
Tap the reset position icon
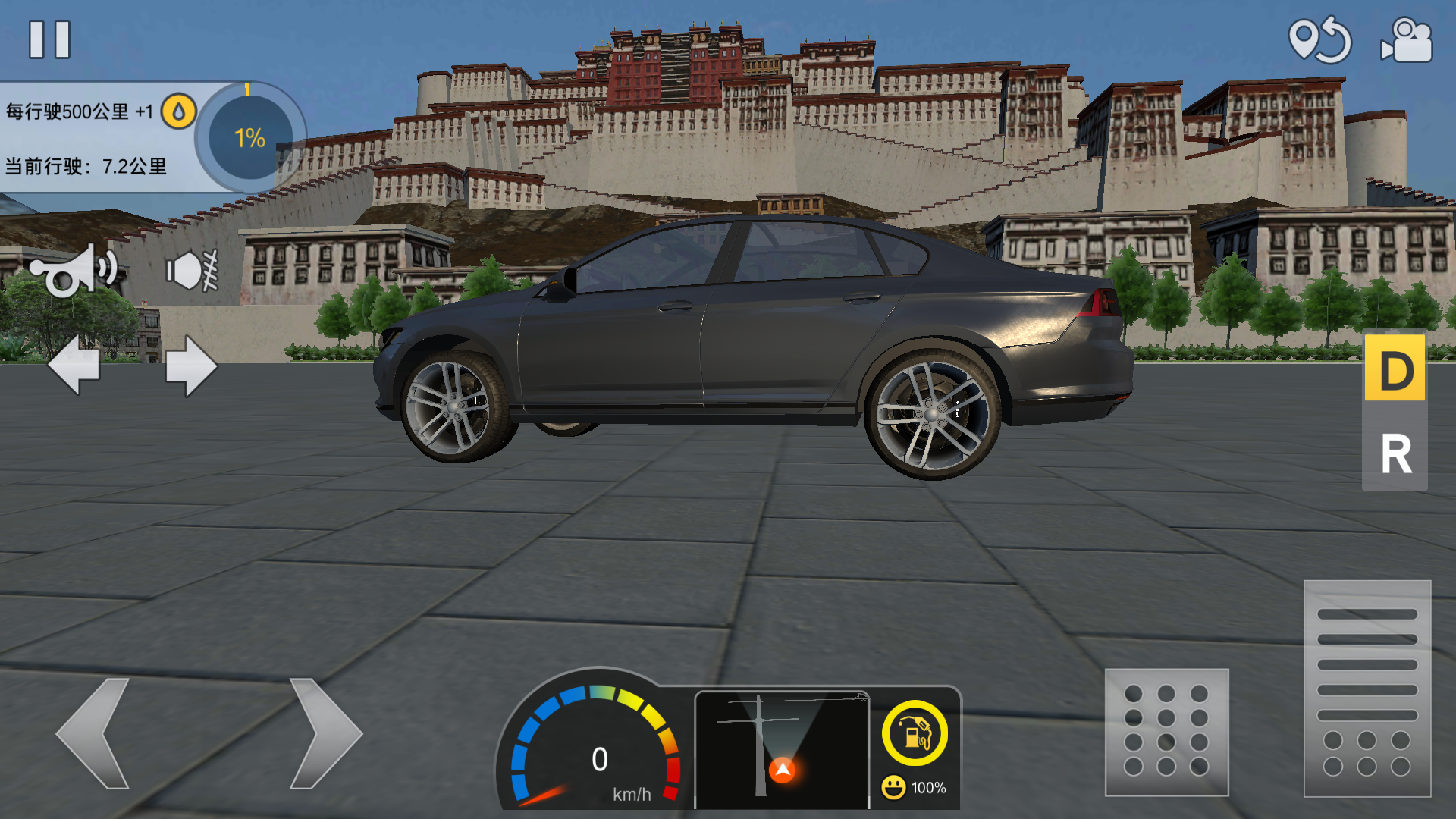[1319, 39]
